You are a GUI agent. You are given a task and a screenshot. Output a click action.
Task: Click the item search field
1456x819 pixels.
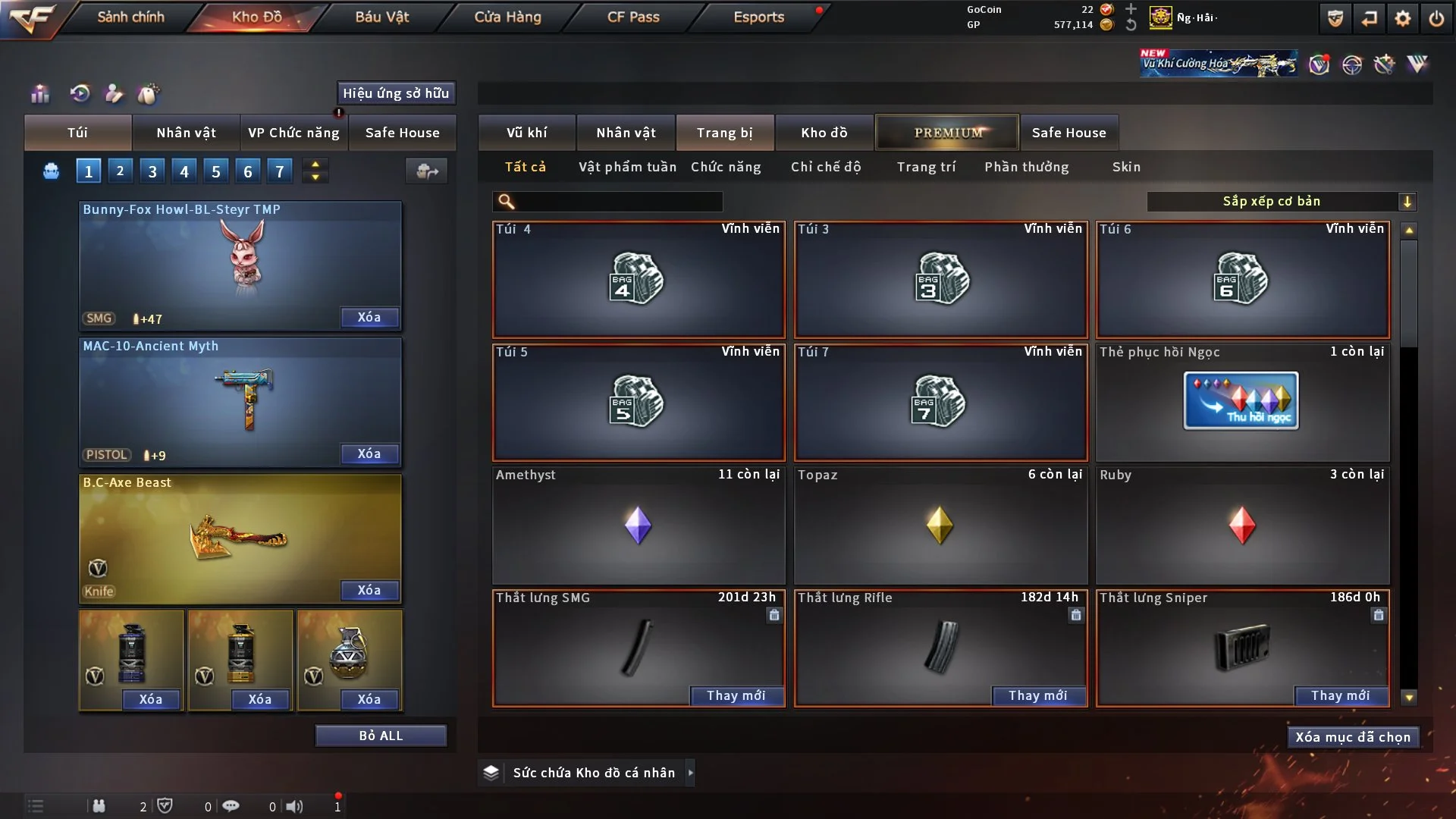[618, 201]
